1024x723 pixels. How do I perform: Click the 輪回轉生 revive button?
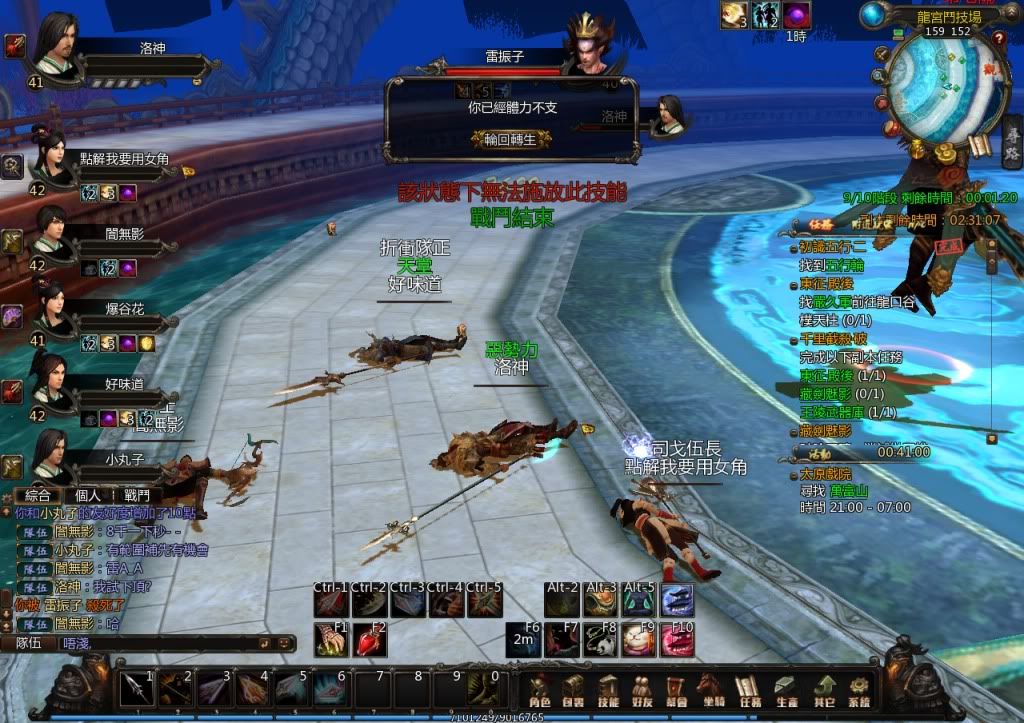click(510, 139)
